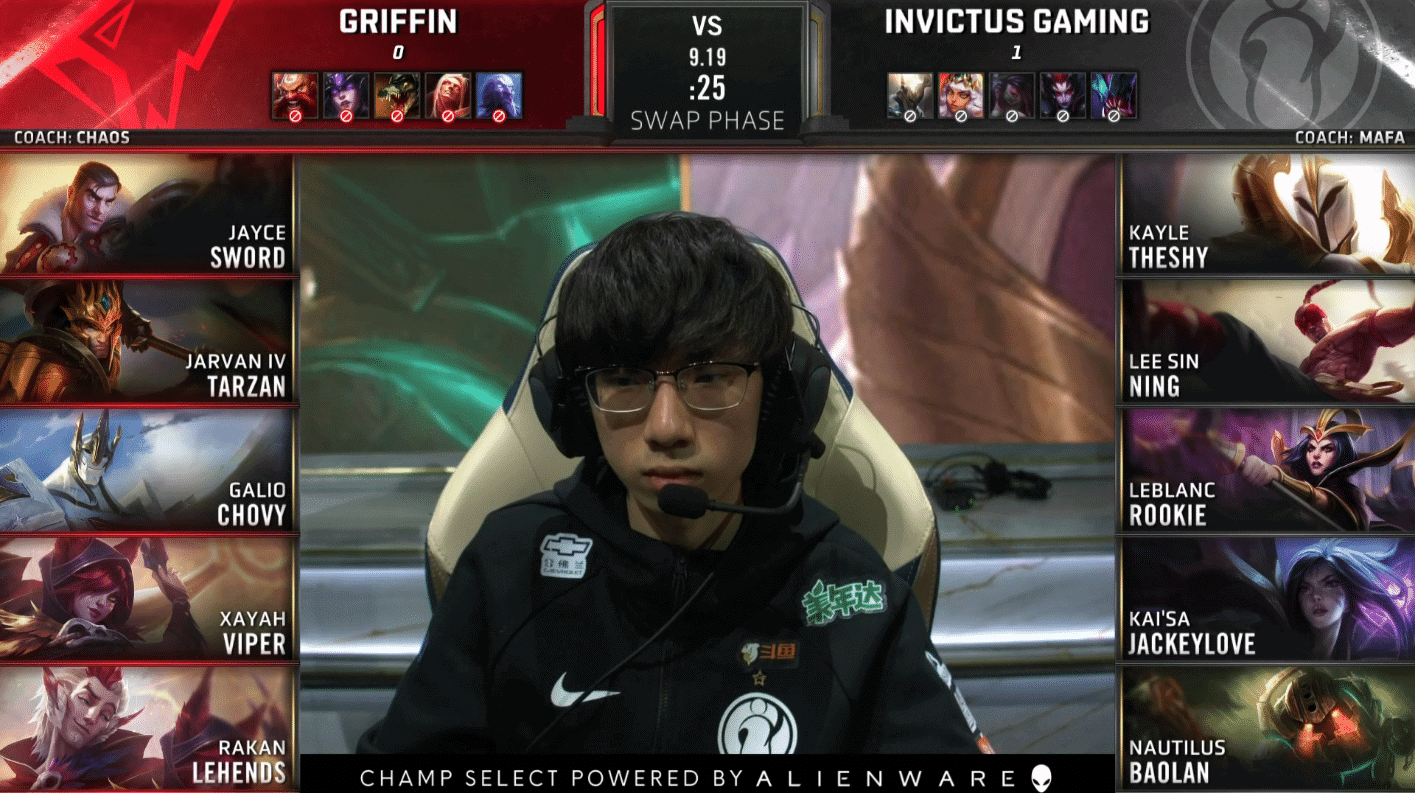Select Chovy's Galio portrait
The width and height of the screenshot is (1415, 793).
click(148, 467)
